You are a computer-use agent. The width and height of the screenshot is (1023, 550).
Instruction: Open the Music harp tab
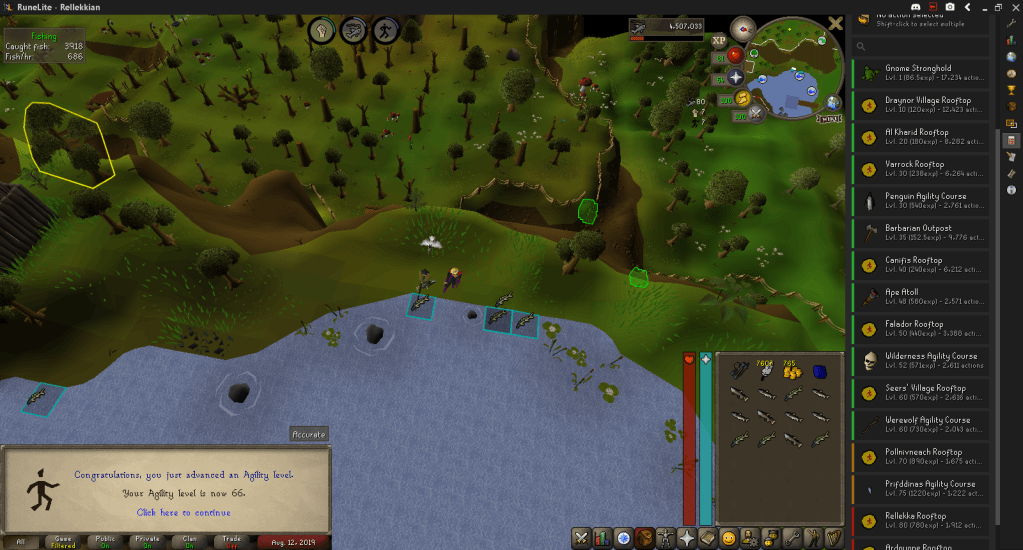click(836, 538)
